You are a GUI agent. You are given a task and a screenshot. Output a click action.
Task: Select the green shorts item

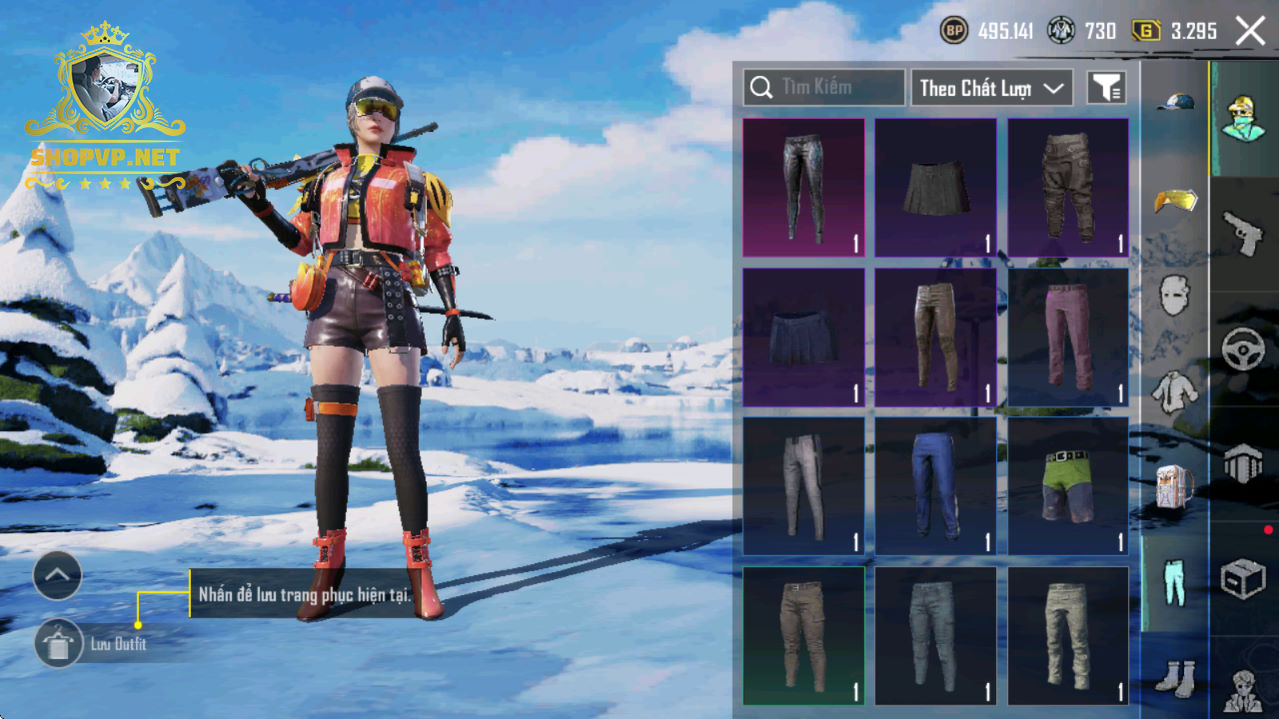1068,485
